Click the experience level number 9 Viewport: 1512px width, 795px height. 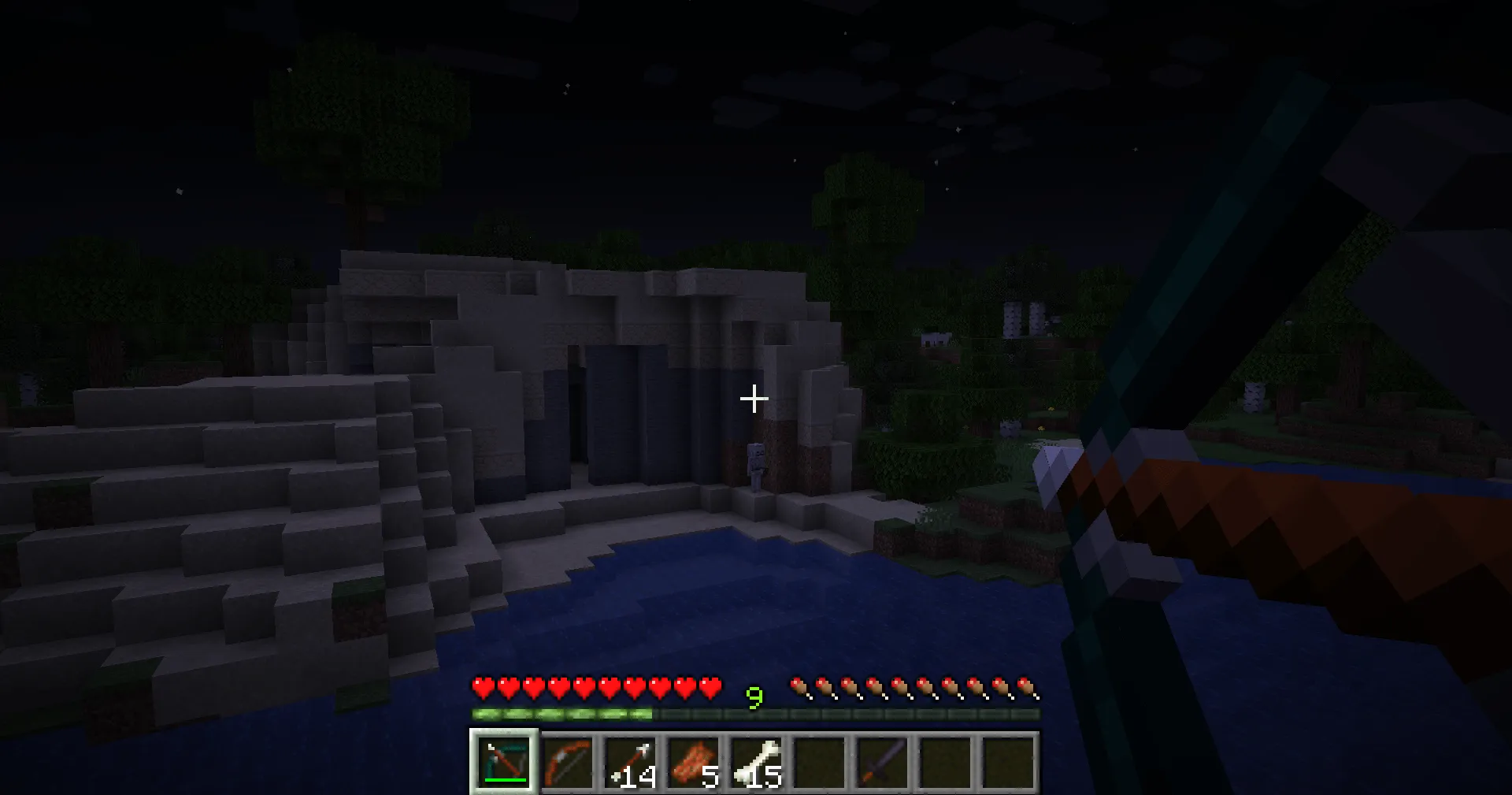(754, 697)
